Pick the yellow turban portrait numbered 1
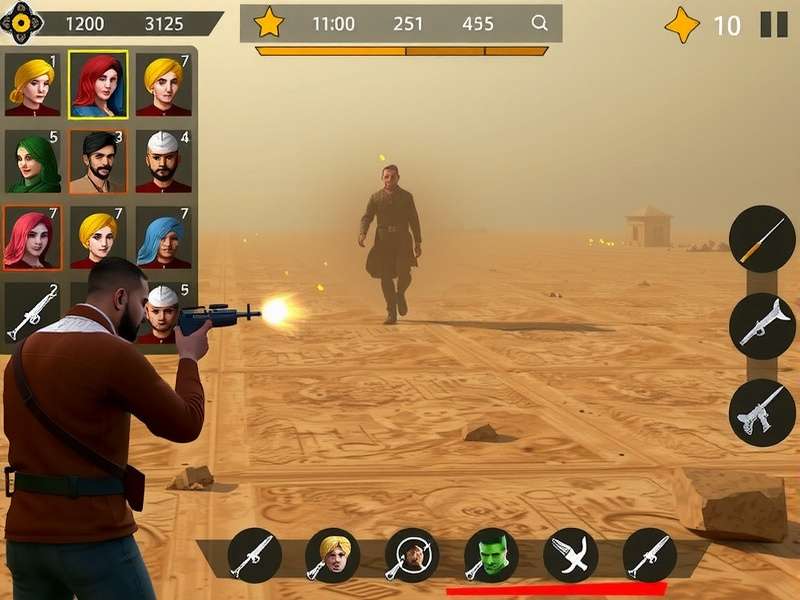The width and height of the screenshot is (800, 600). 33,84
